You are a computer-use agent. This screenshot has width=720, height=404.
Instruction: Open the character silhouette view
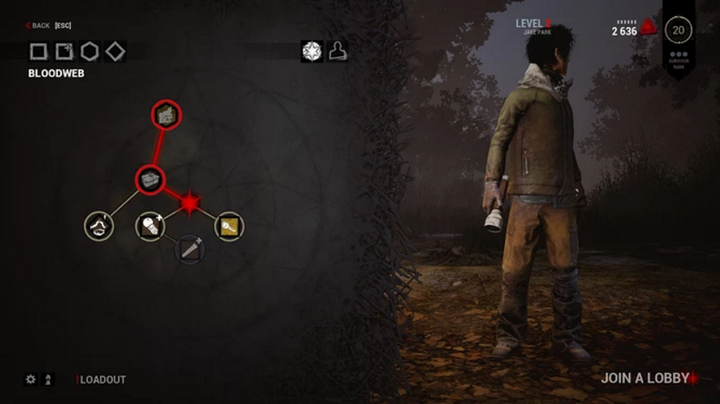coord(338,51)
